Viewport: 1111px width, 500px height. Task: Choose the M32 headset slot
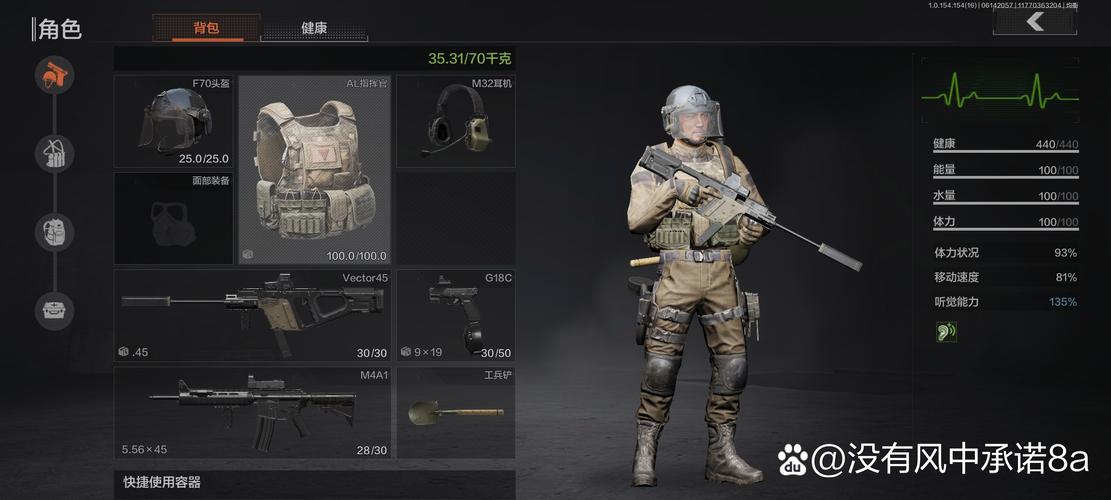tap(455, 120)
